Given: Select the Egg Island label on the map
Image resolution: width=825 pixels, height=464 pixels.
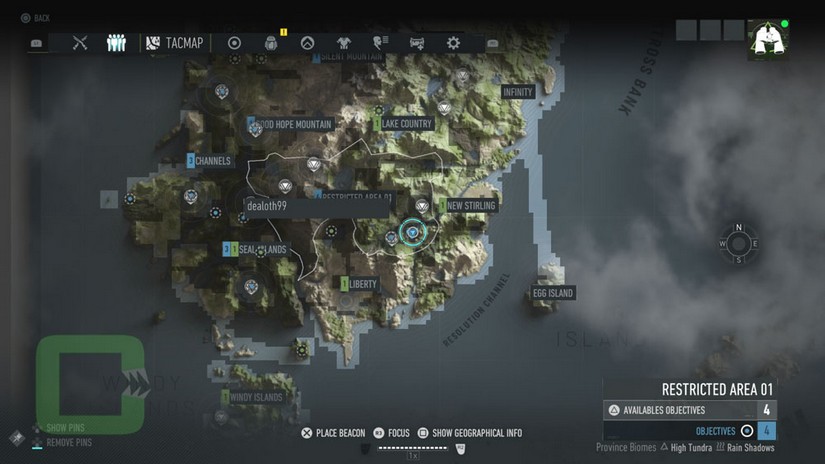Looking at the screenshot, I should pos(553,293).
